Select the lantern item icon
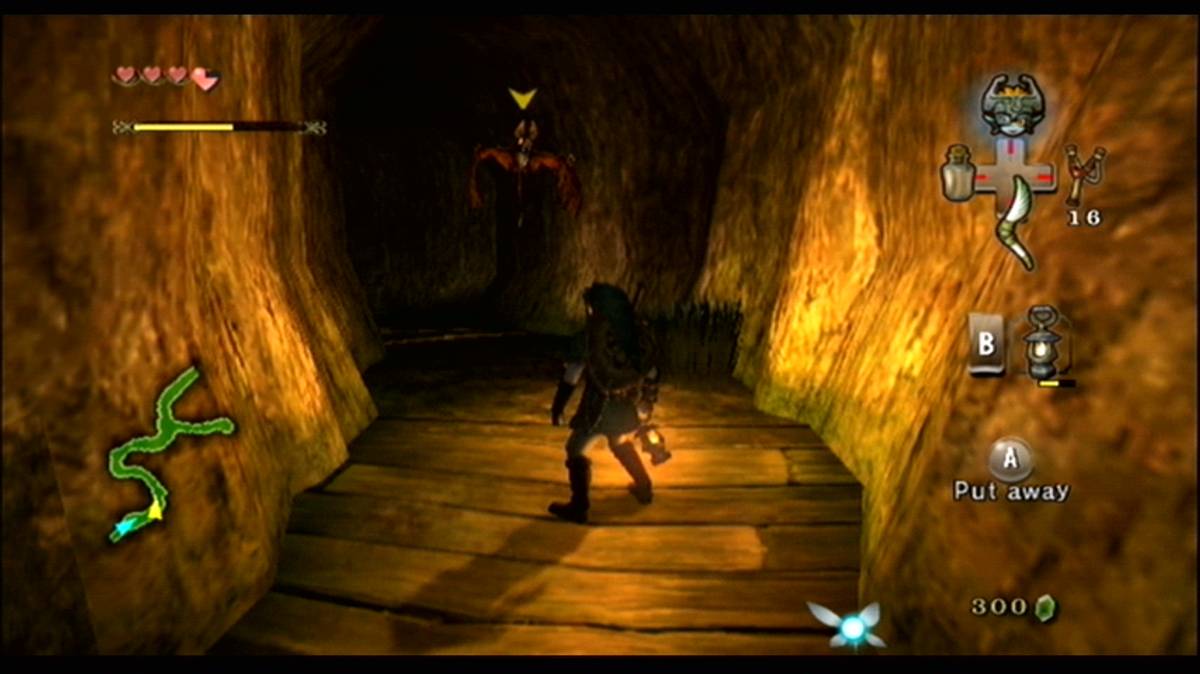 click(1044, 345)
